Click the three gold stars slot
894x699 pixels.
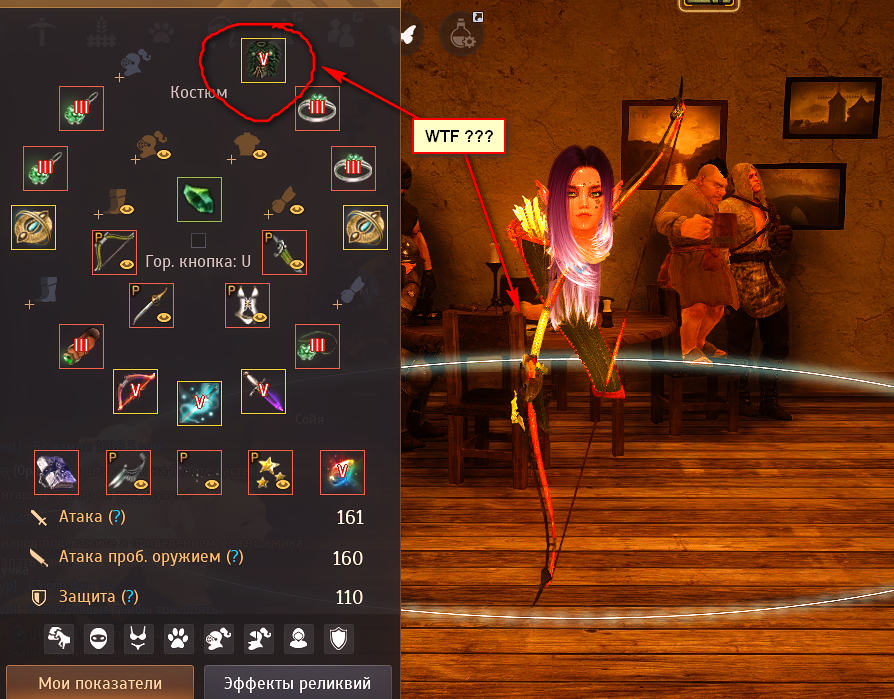[271, 472]
